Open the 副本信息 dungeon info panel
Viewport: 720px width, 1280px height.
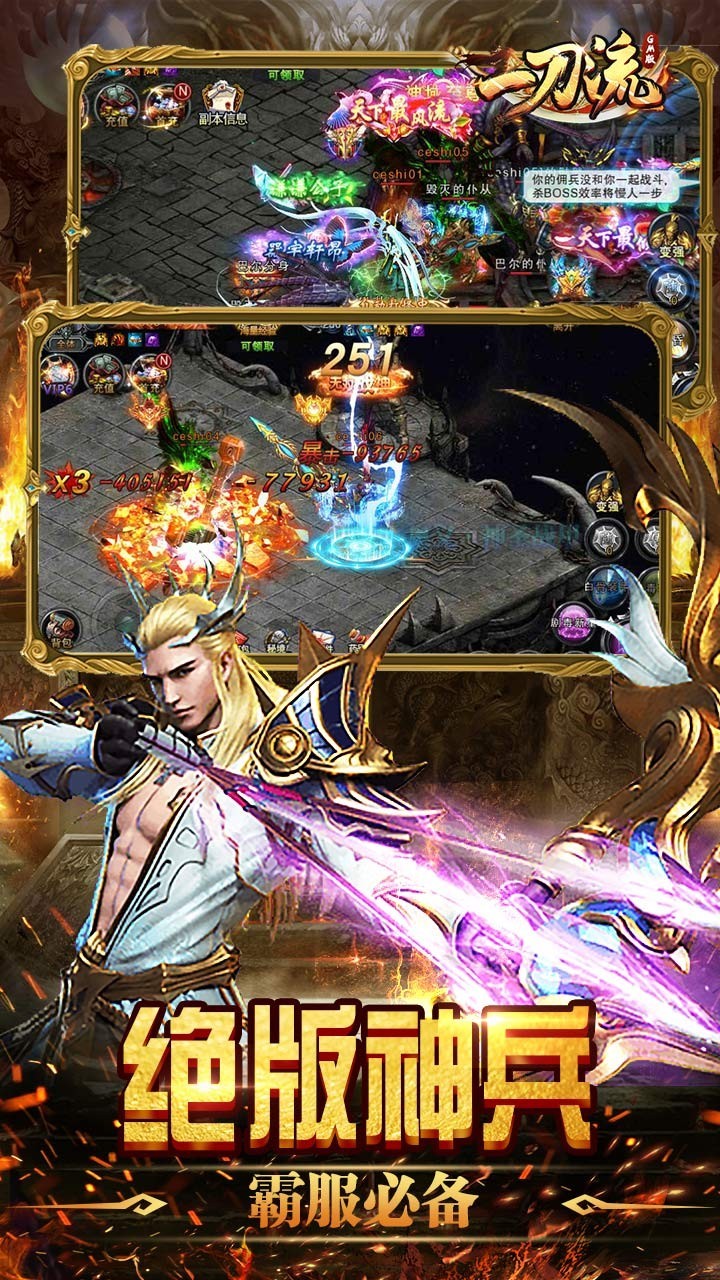pos(224,102)
